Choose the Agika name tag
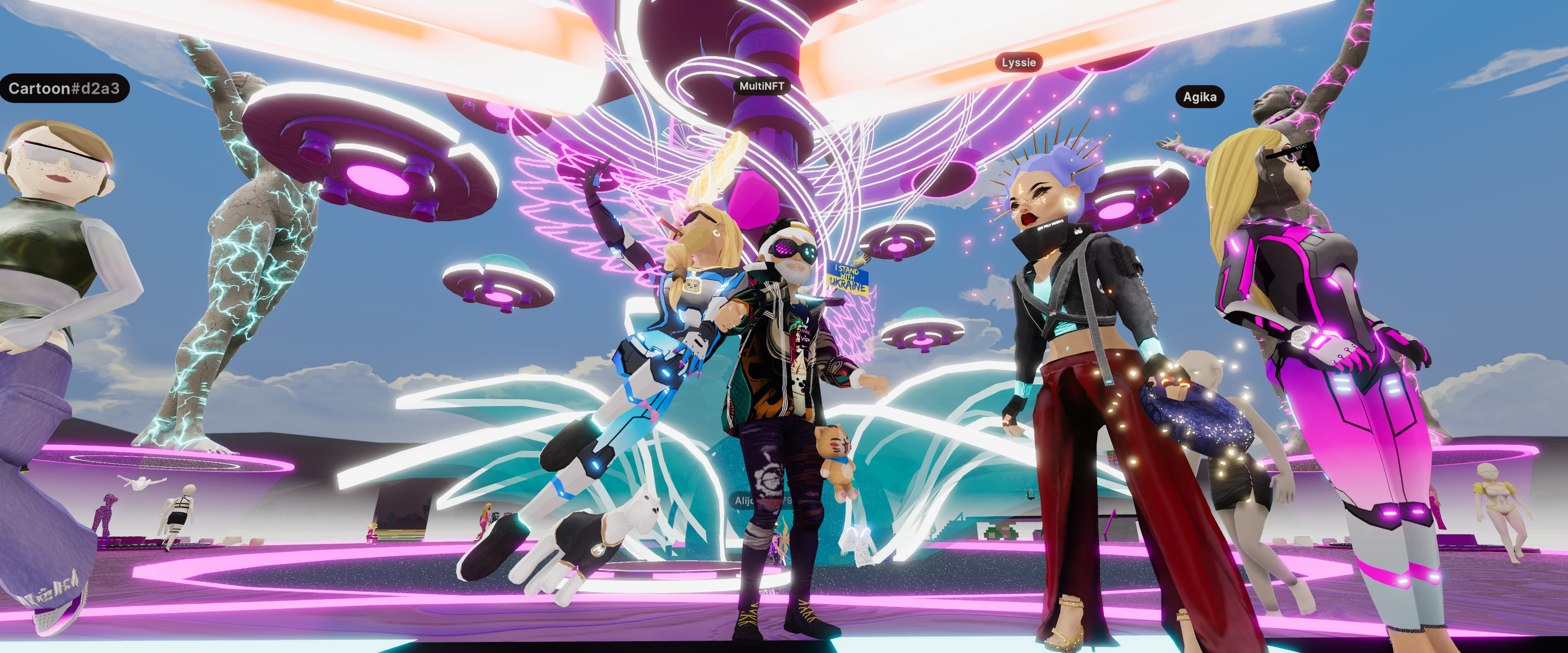 (1199, 97)
